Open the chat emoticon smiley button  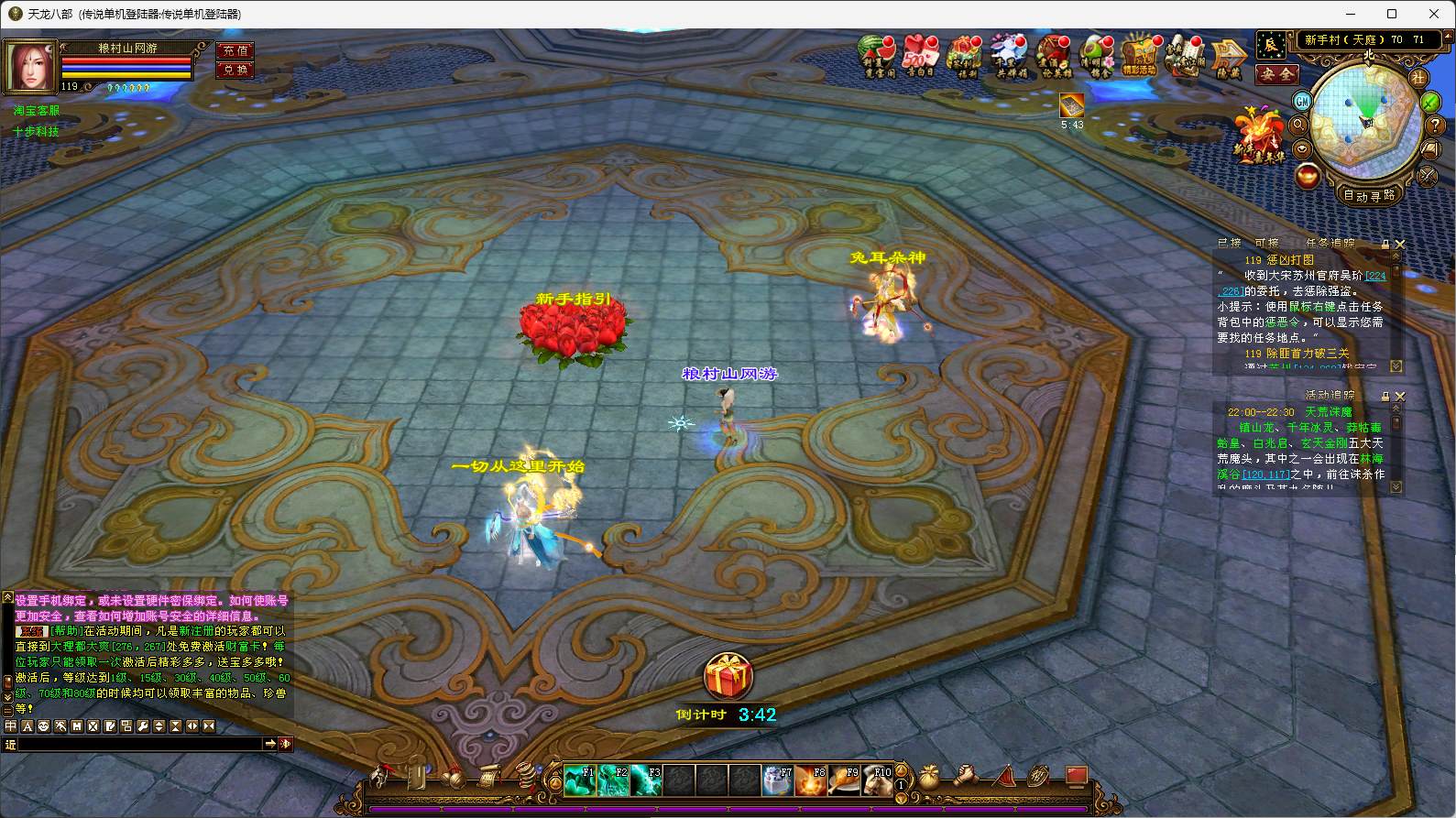(44, 726)
